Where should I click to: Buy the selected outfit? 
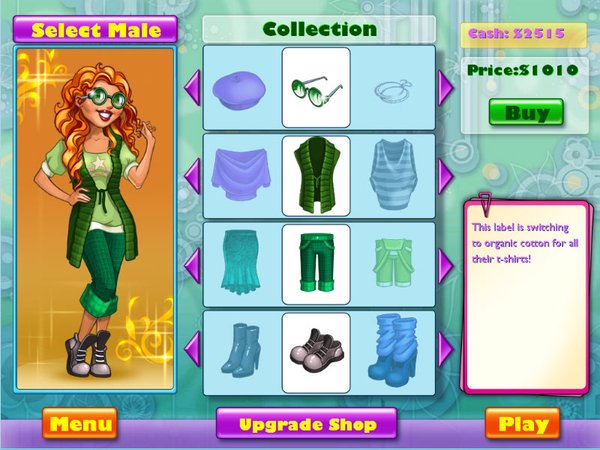pyautogui.click(x=526, y=112)
